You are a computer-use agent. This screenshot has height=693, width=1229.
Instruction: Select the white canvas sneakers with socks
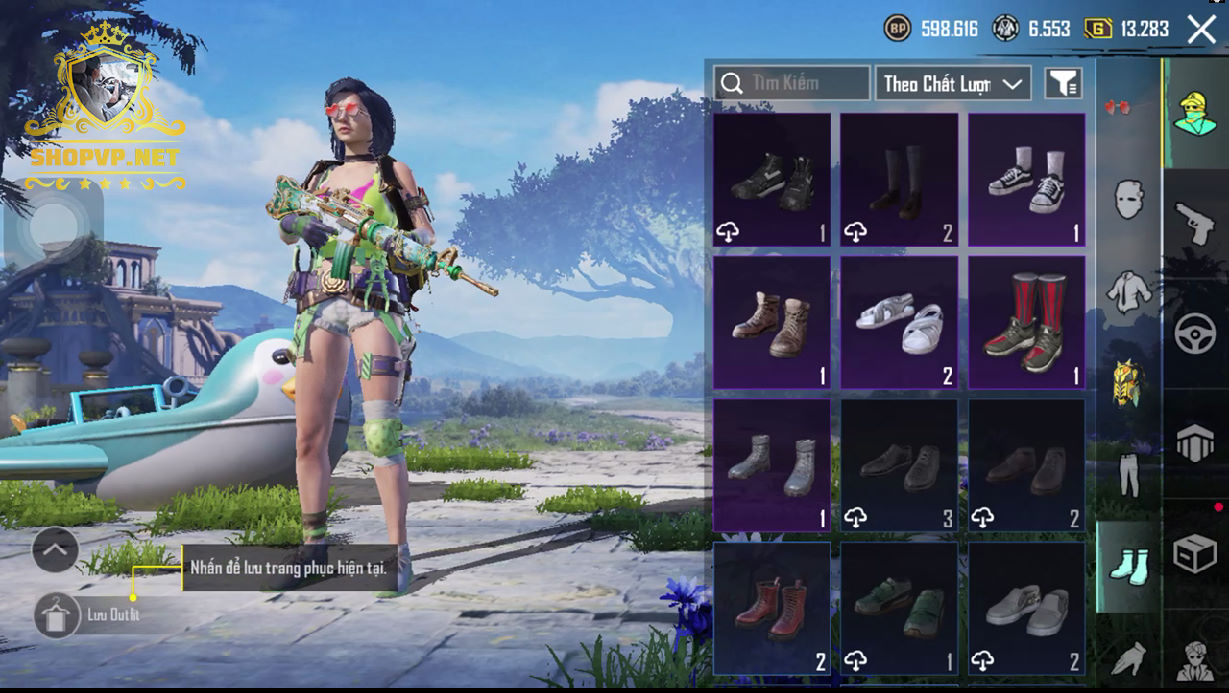[1026, 179]
